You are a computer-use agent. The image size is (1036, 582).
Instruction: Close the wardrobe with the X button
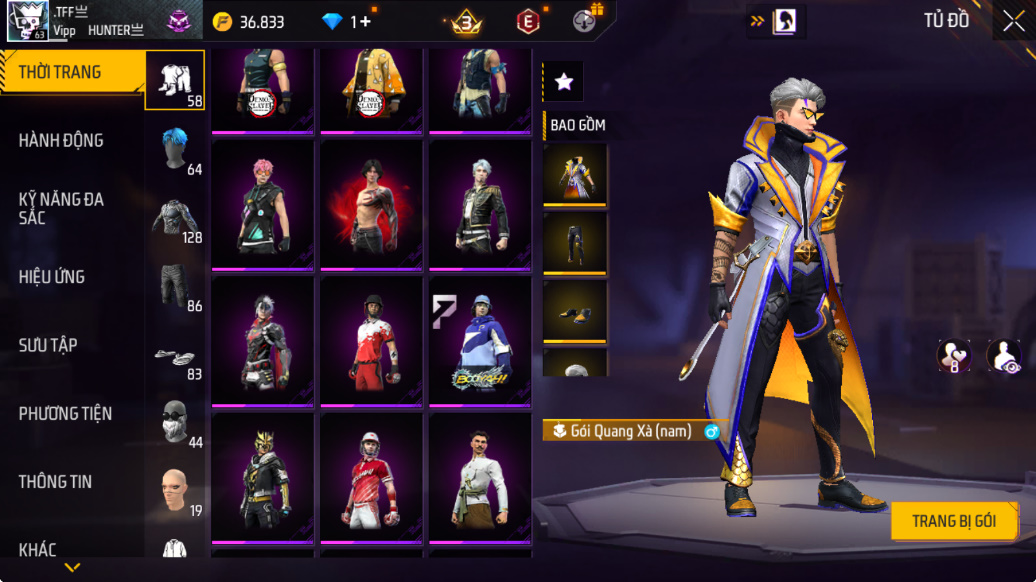click(1013, 21)
